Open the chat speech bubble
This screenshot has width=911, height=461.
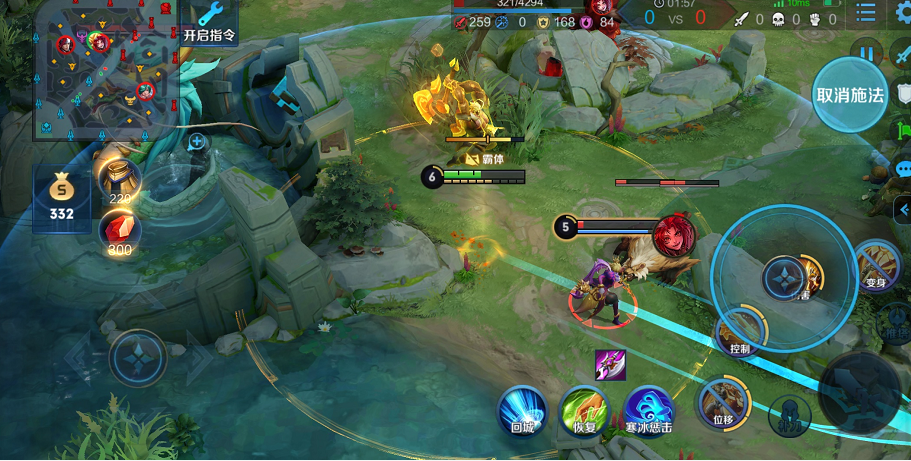tap(903, 169)
